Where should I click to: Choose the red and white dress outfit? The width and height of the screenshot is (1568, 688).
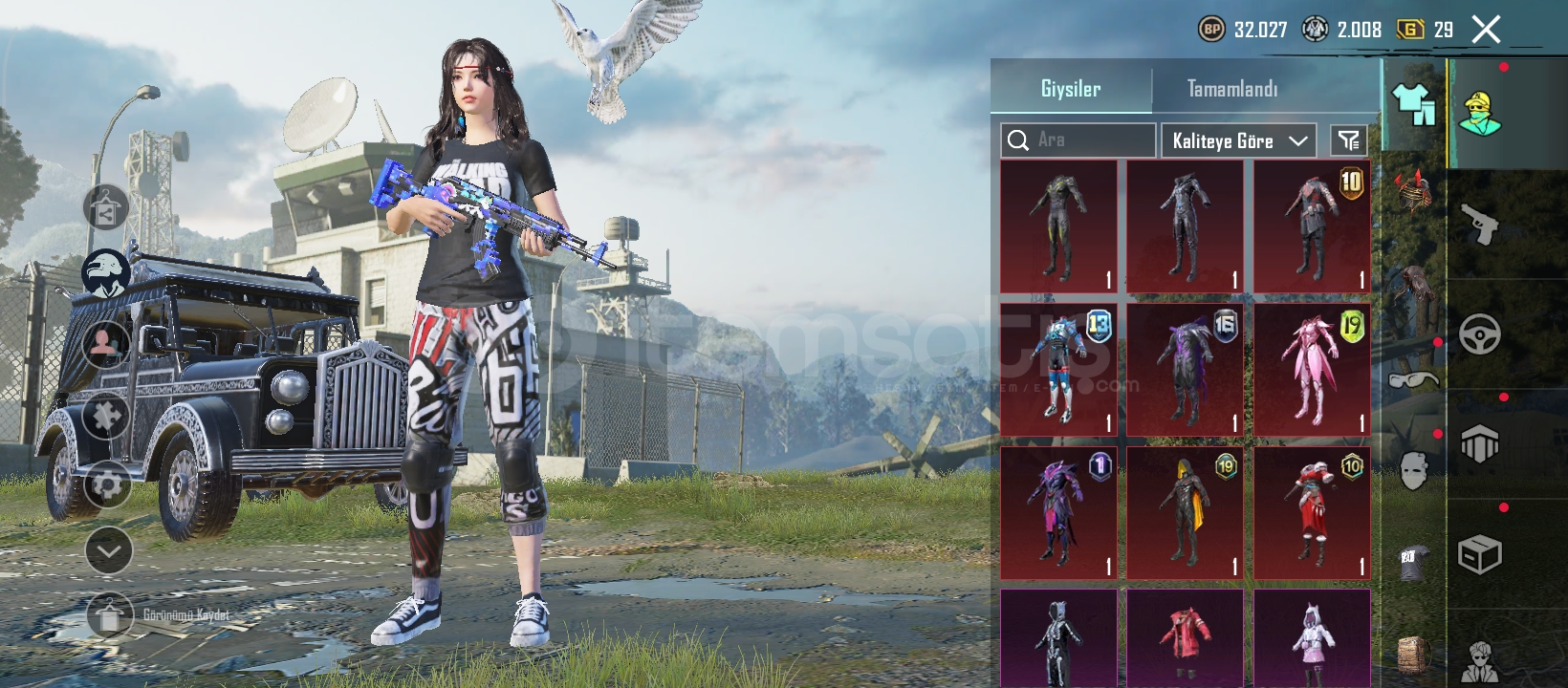point(1312,513)
